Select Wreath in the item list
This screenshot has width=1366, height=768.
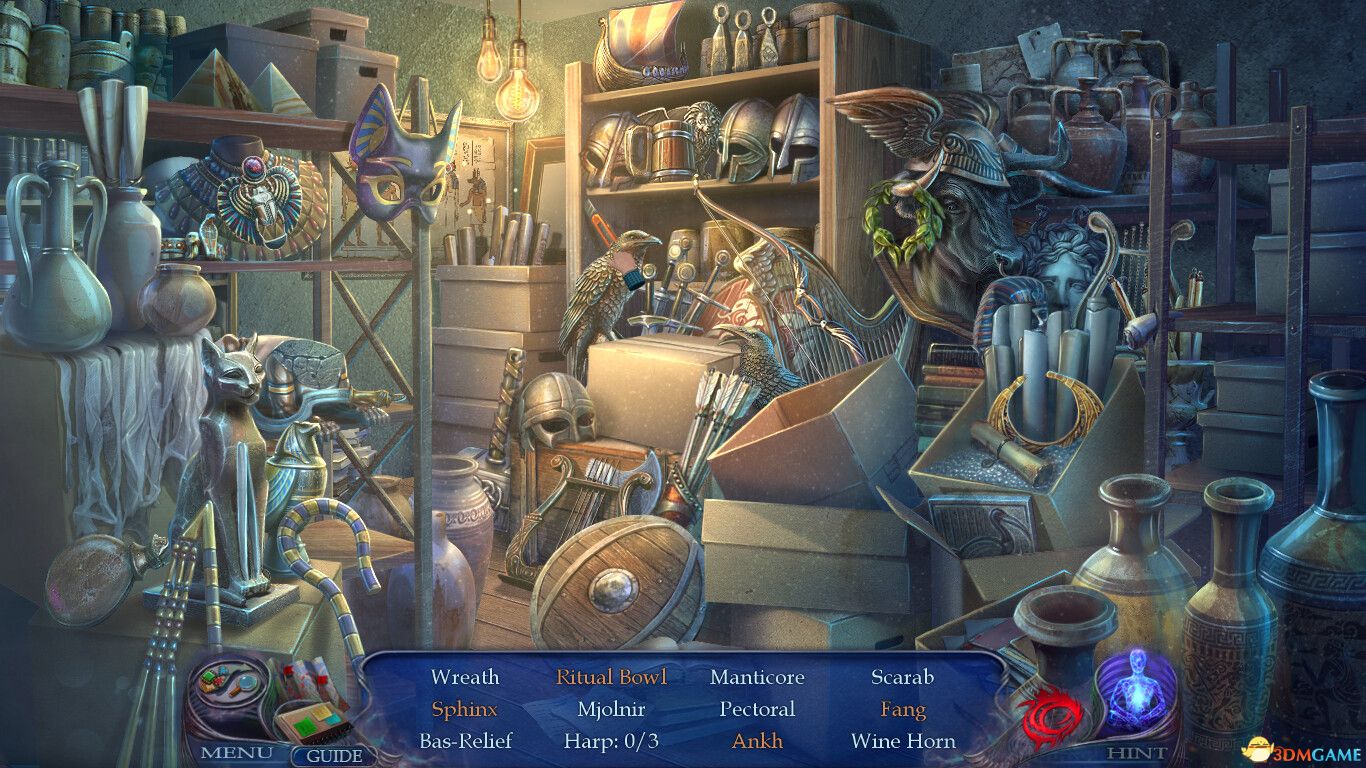[465, 677]
